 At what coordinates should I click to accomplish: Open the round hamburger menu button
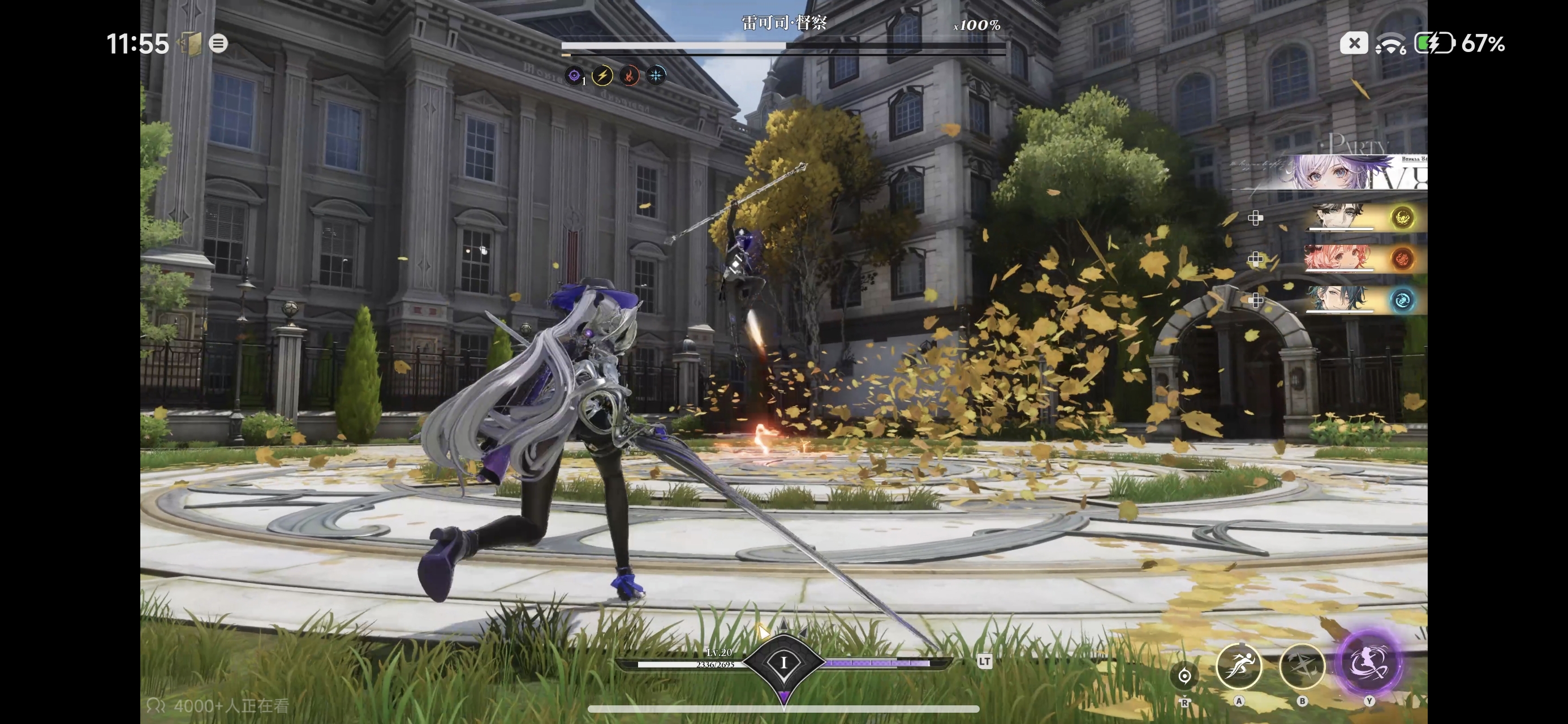(218, 43)
